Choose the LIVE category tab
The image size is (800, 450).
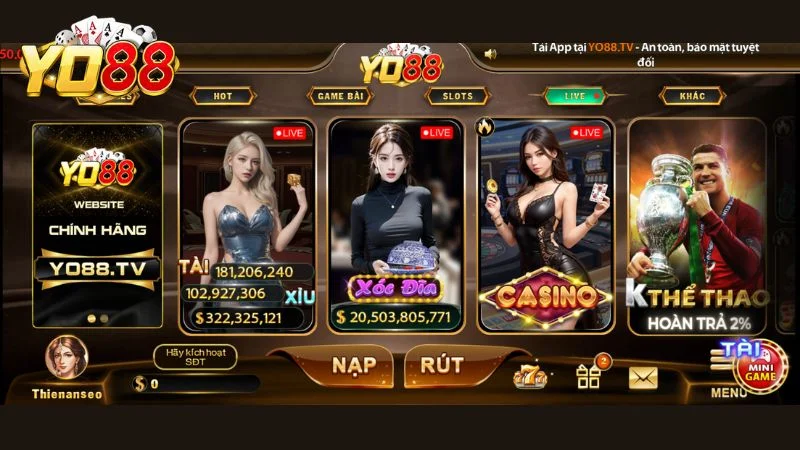[x=576, y=96]
